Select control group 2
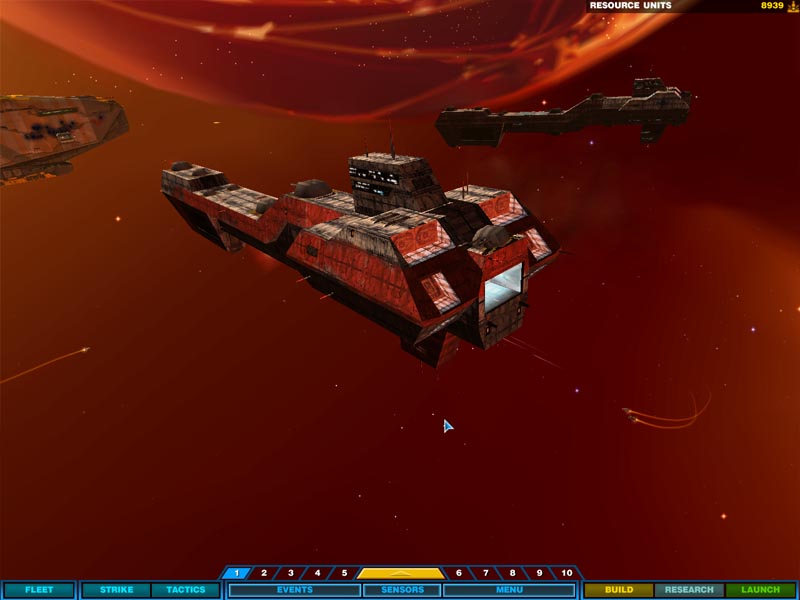Viewport: 800px width, 600px height. [264, 573]
